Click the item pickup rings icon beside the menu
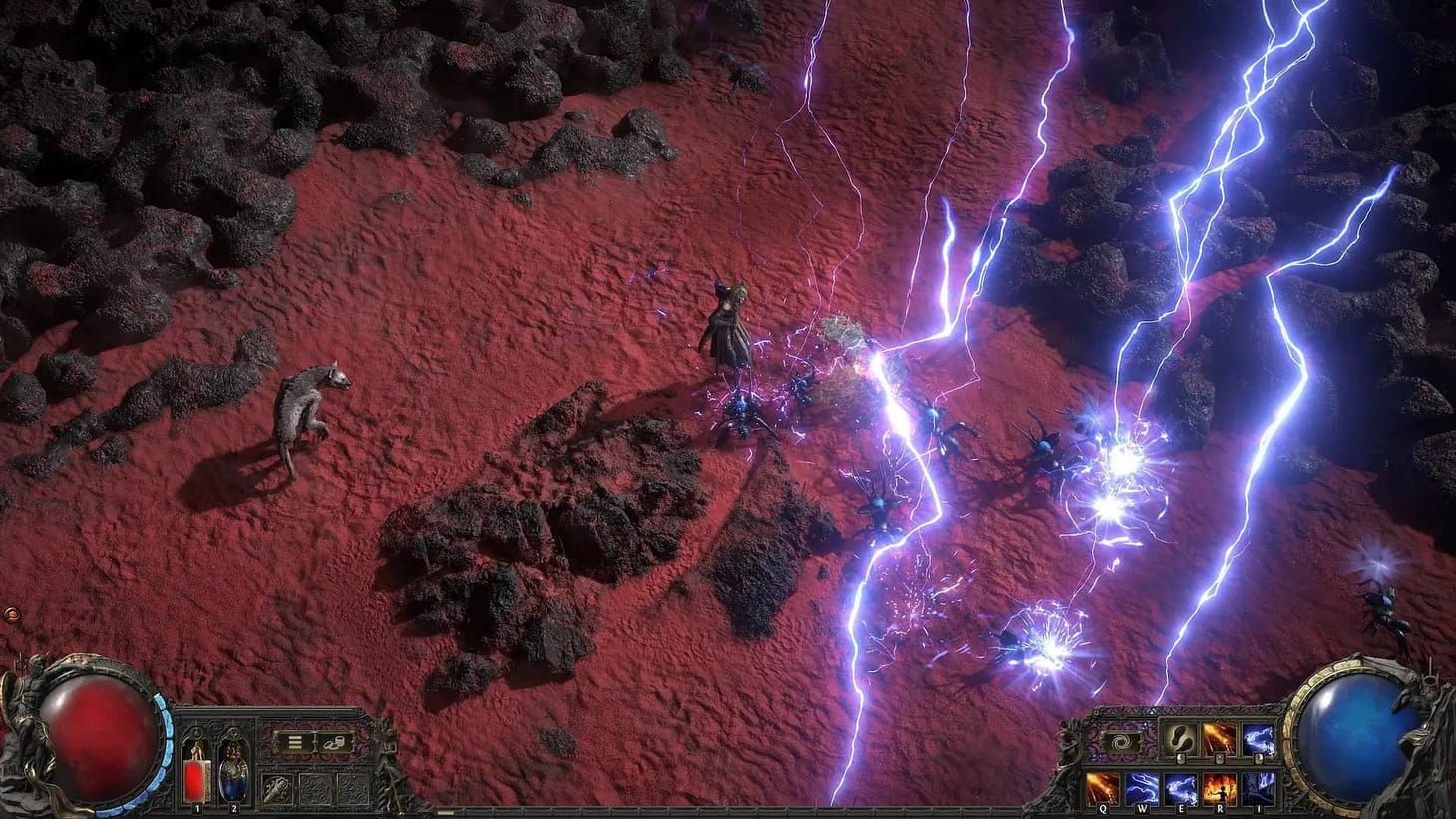This screenshot has width=1456, height=819. [333, 744]
